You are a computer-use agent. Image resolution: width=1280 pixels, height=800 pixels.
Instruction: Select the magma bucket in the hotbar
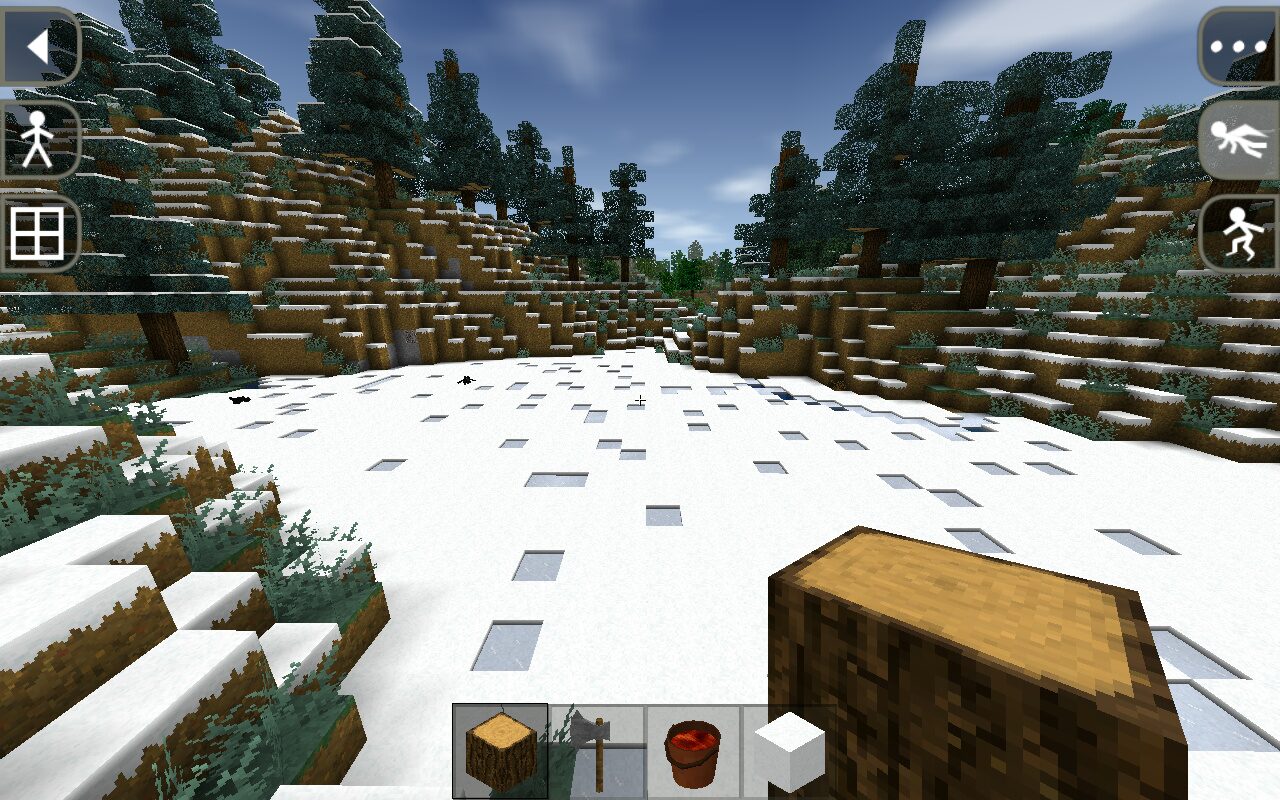pos(690,750)
